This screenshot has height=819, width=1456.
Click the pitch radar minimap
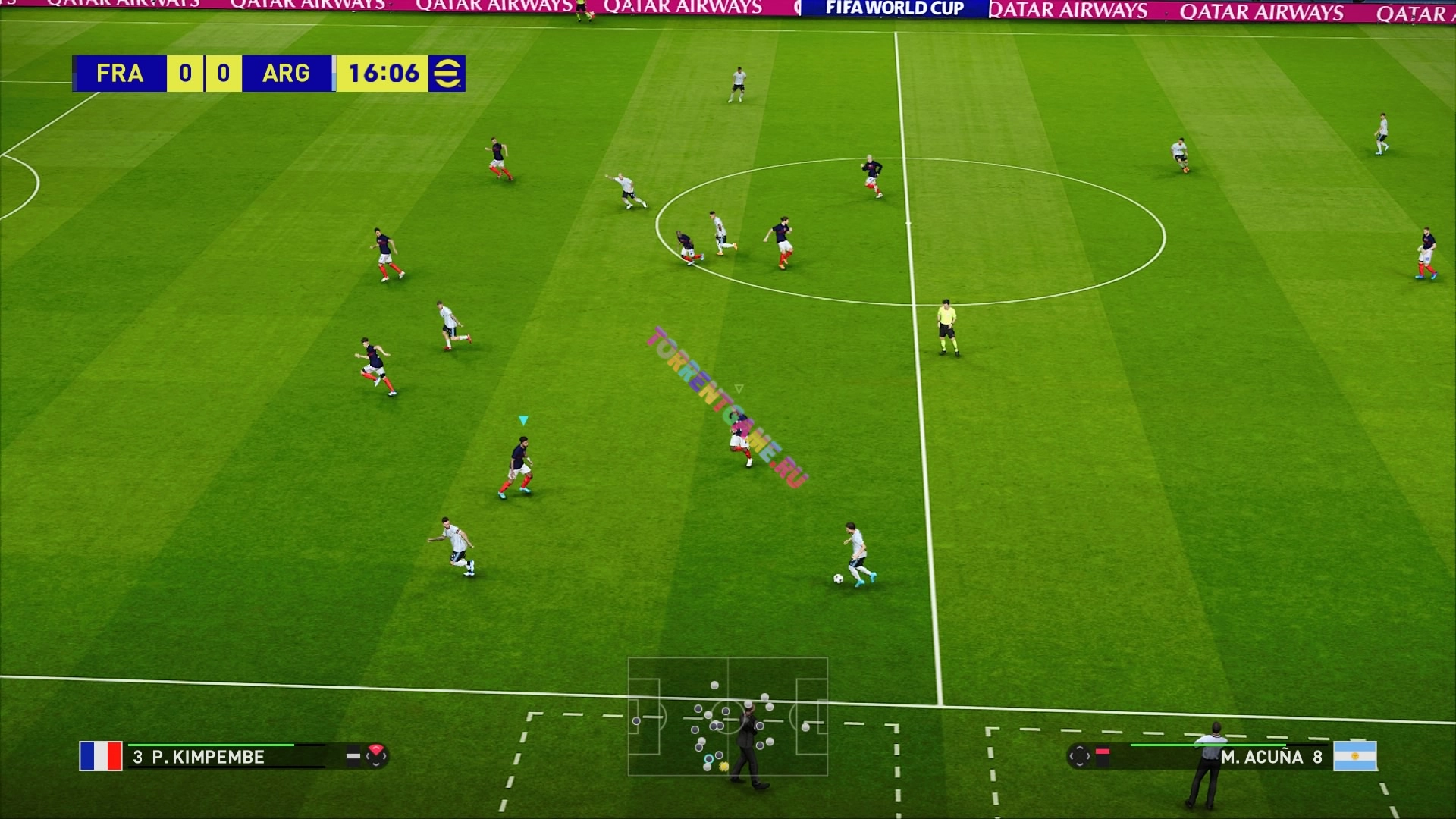pos(727,717)
